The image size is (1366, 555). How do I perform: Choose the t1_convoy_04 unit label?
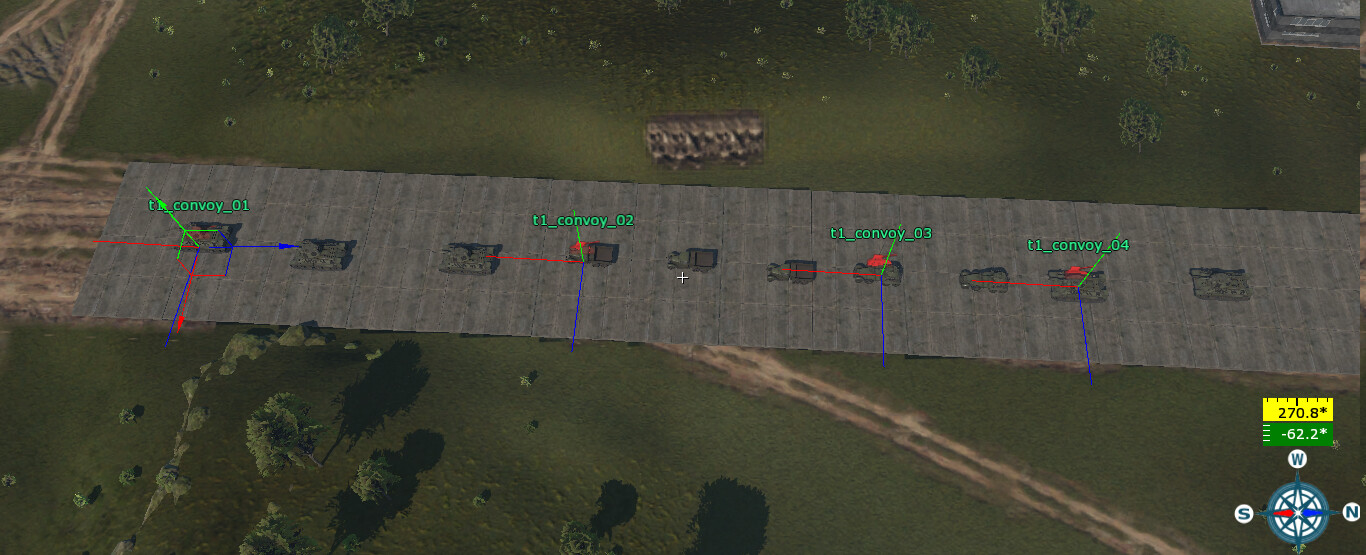pos(1078,245)
